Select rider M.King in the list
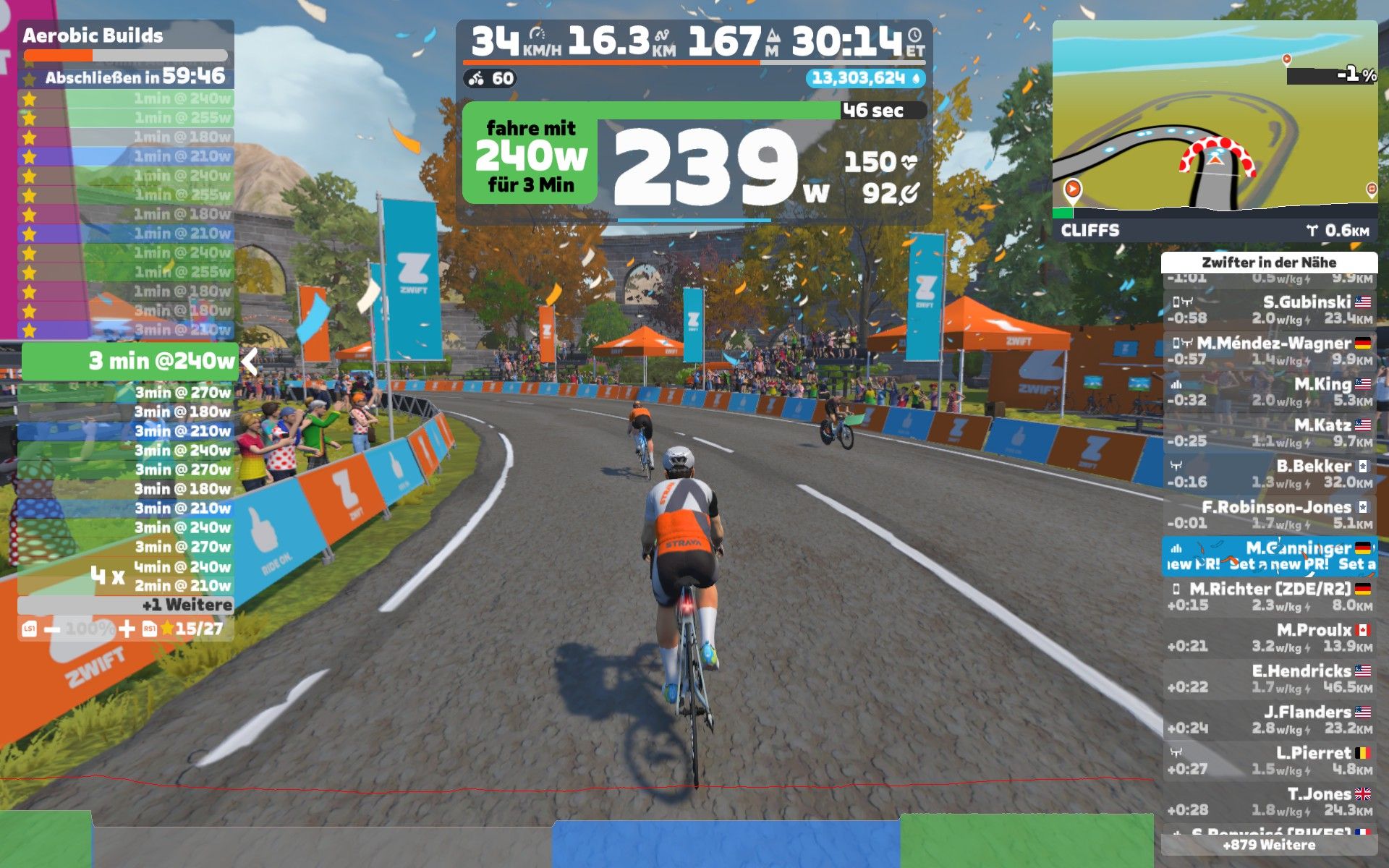This screenshot has width=1389, height=868. click(1269, 391)
